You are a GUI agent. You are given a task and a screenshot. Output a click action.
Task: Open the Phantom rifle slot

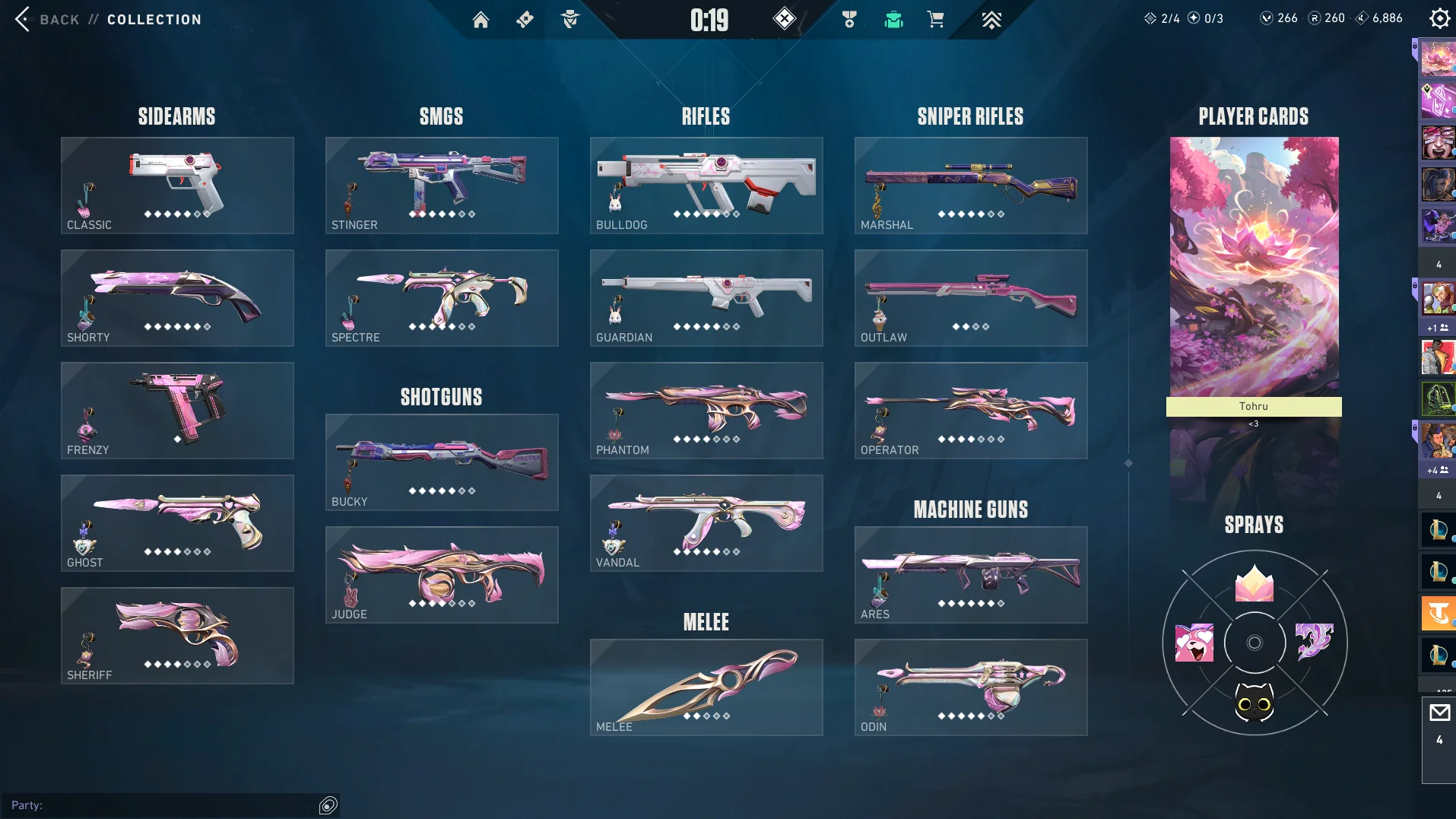coord(706,411)
